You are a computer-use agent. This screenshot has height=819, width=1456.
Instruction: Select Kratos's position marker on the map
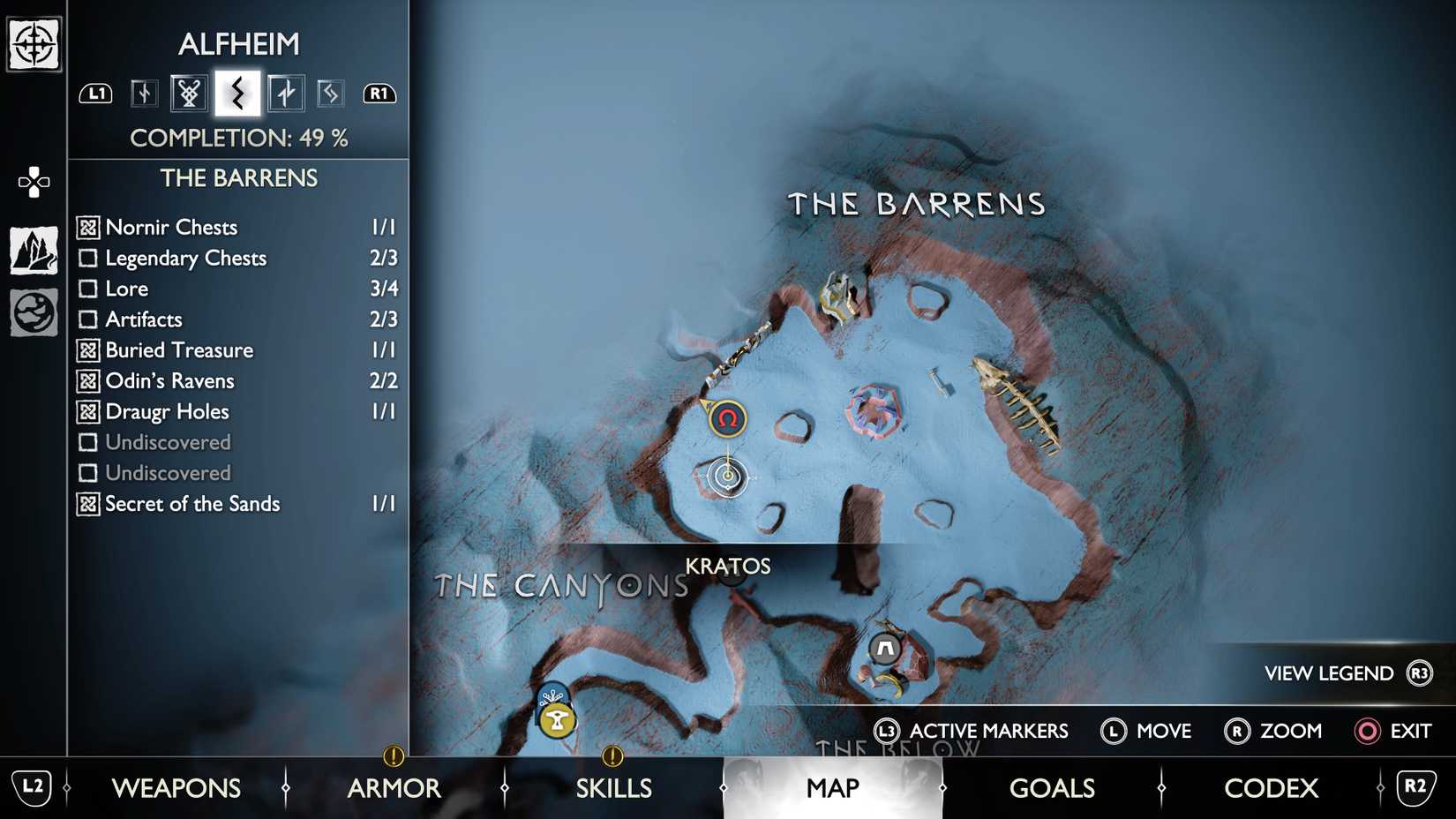pos(727,477)
